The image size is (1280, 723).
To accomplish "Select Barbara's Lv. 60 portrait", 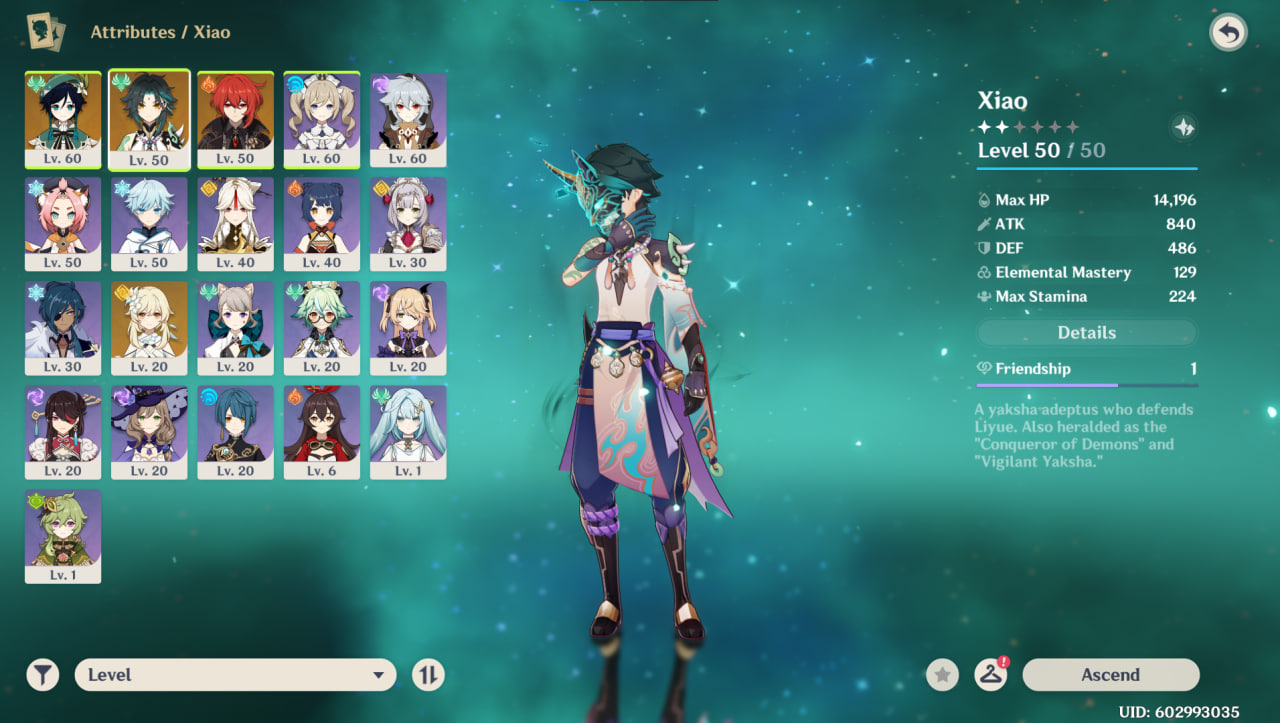I will click(x=322, y=119).
